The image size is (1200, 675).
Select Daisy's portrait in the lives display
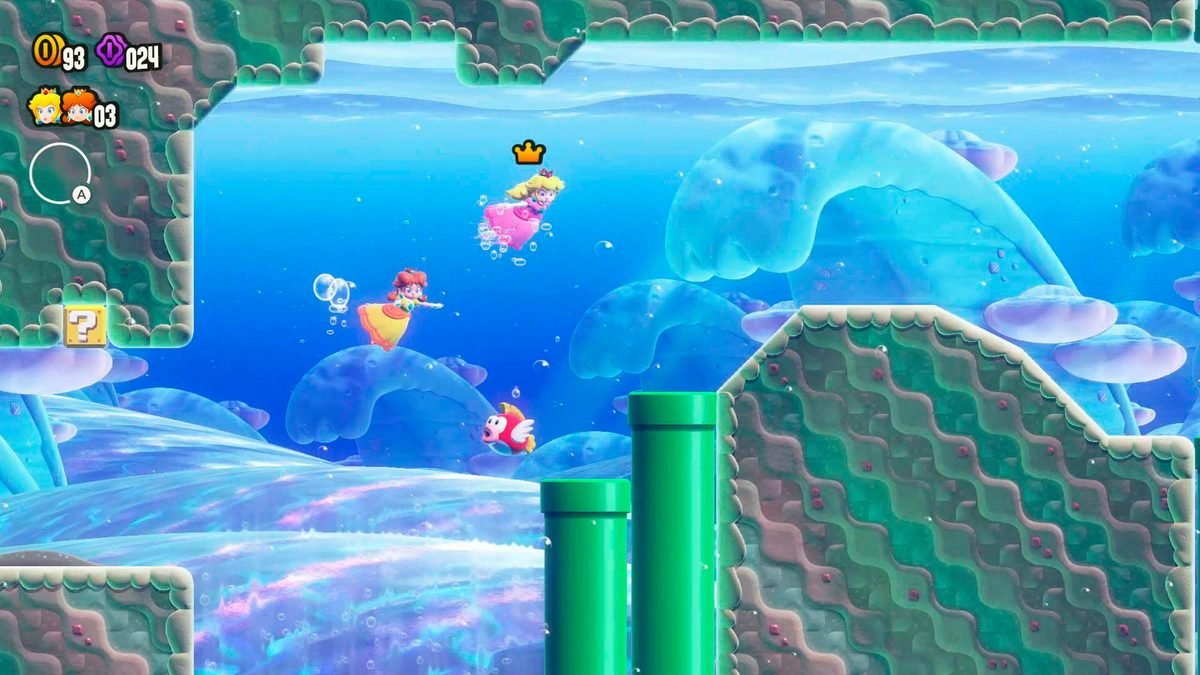77,108
